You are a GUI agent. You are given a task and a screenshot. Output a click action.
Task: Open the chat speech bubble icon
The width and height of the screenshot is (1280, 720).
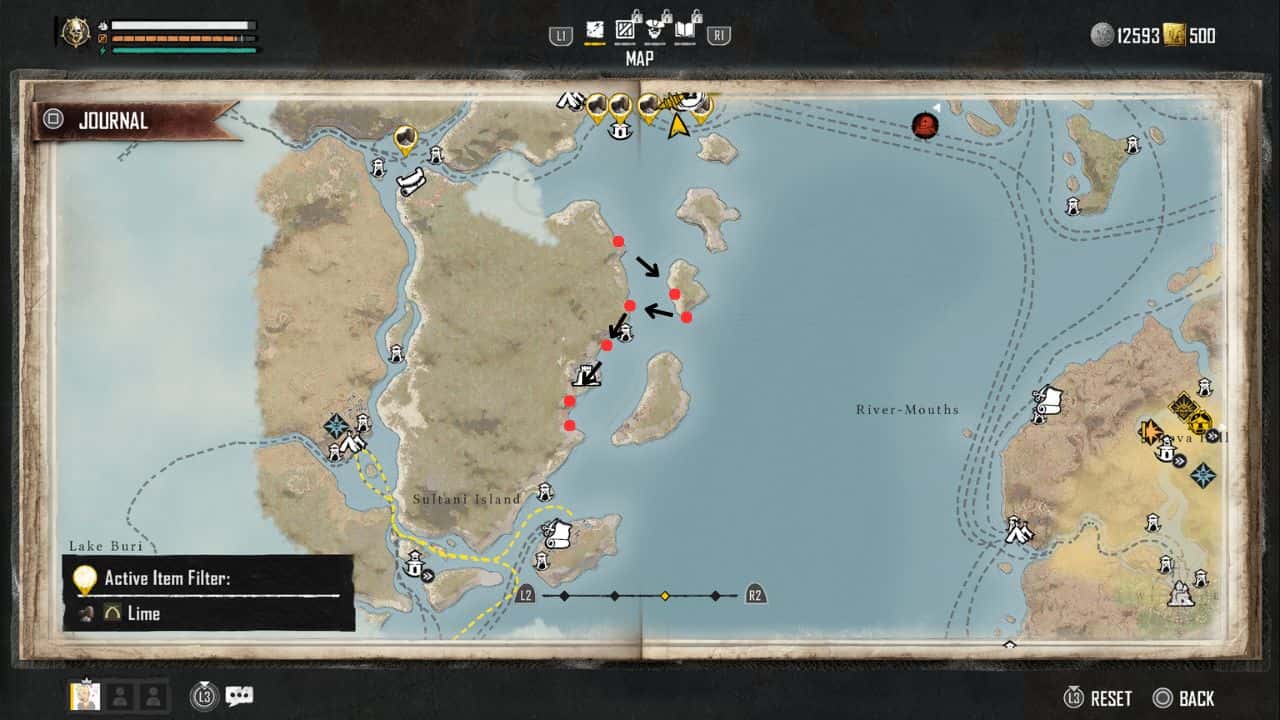(x=239, y=696)
